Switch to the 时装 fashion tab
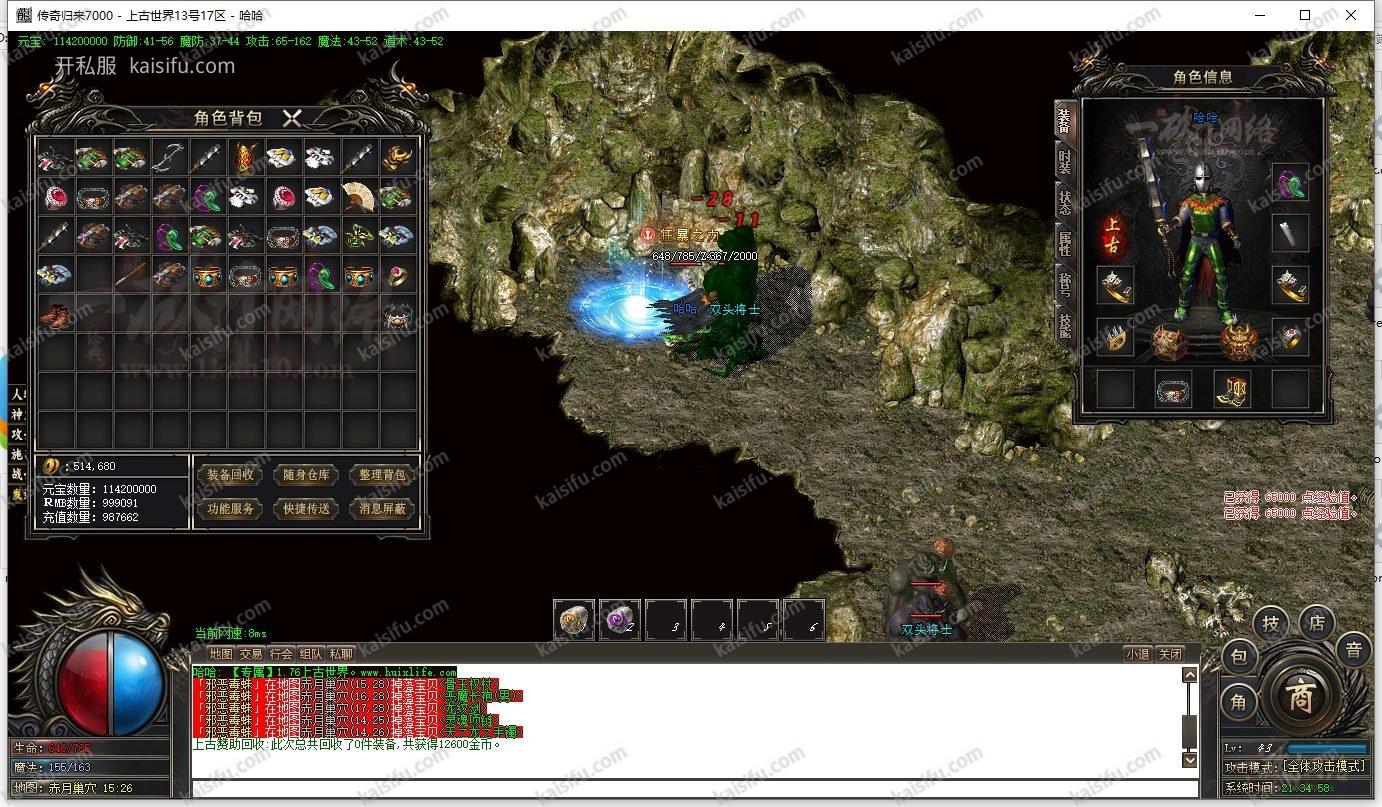Screen dimensions: 1382x807 click(x=1065, y=160)
